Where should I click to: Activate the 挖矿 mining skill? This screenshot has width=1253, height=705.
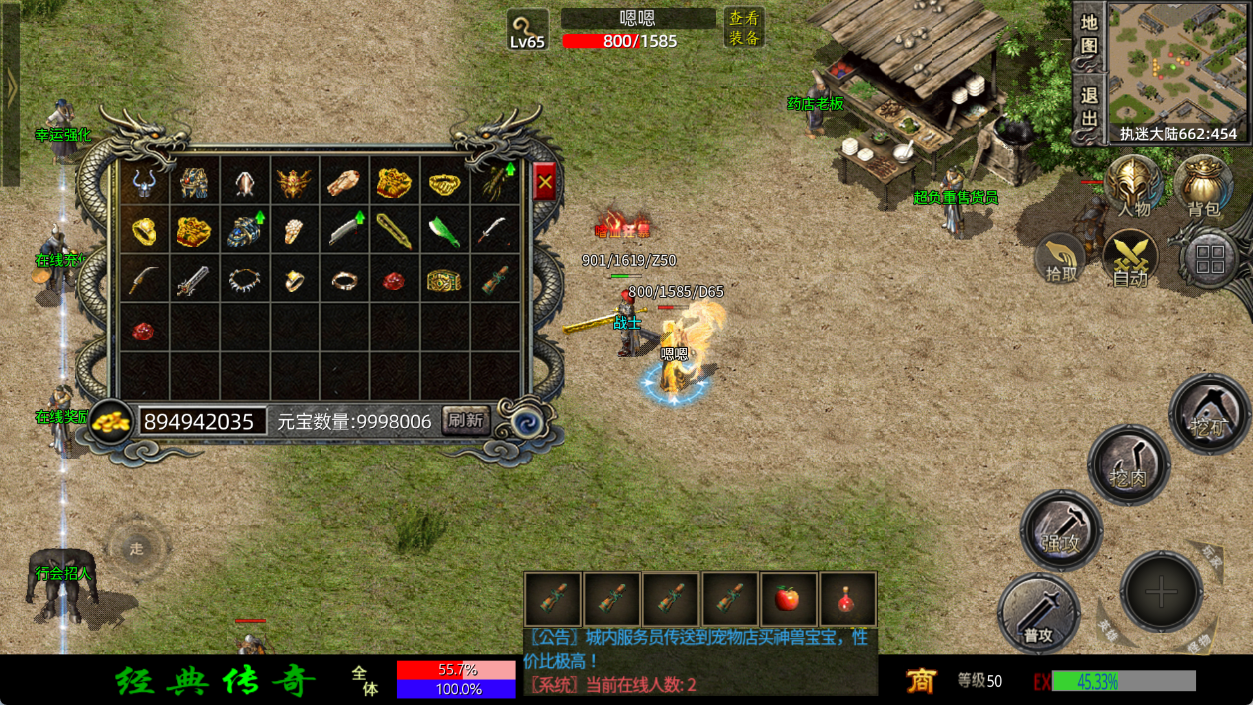[x=1209, y=414]
